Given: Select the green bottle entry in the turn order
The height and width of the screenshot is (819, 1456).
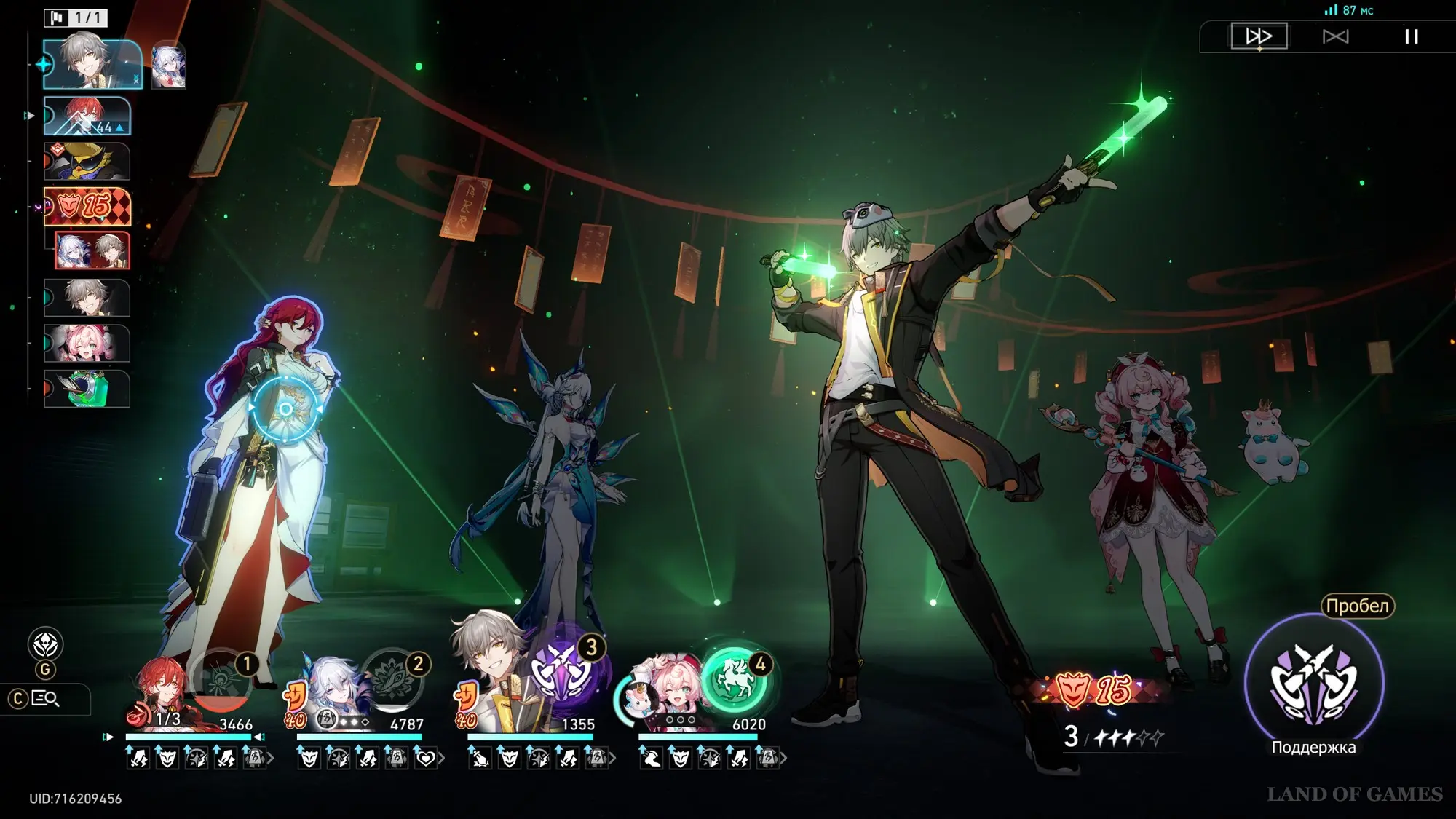Looking at the screenshot, I should (x=87, y=389).
